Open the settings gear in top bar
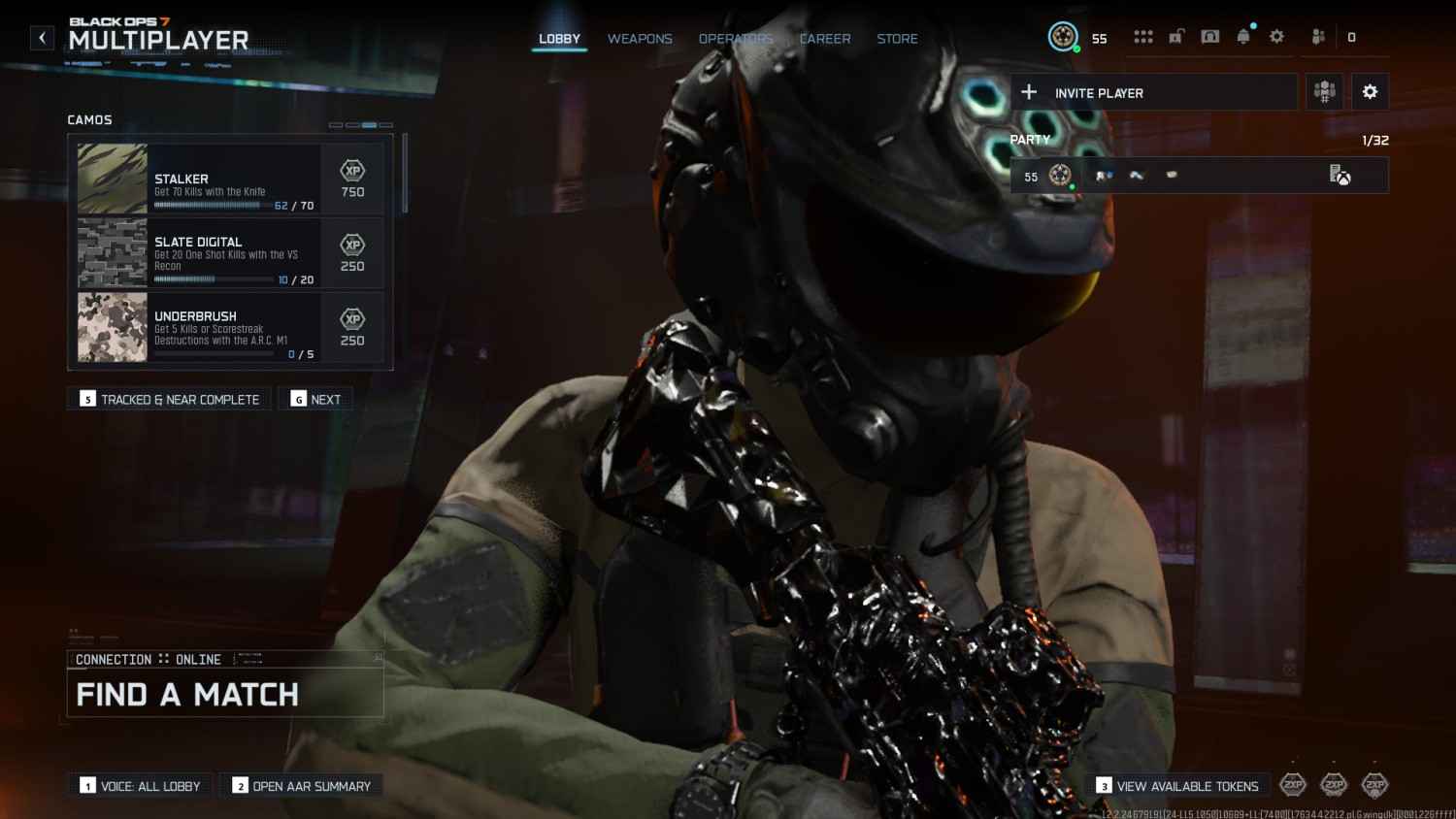 coord(1276,36)
